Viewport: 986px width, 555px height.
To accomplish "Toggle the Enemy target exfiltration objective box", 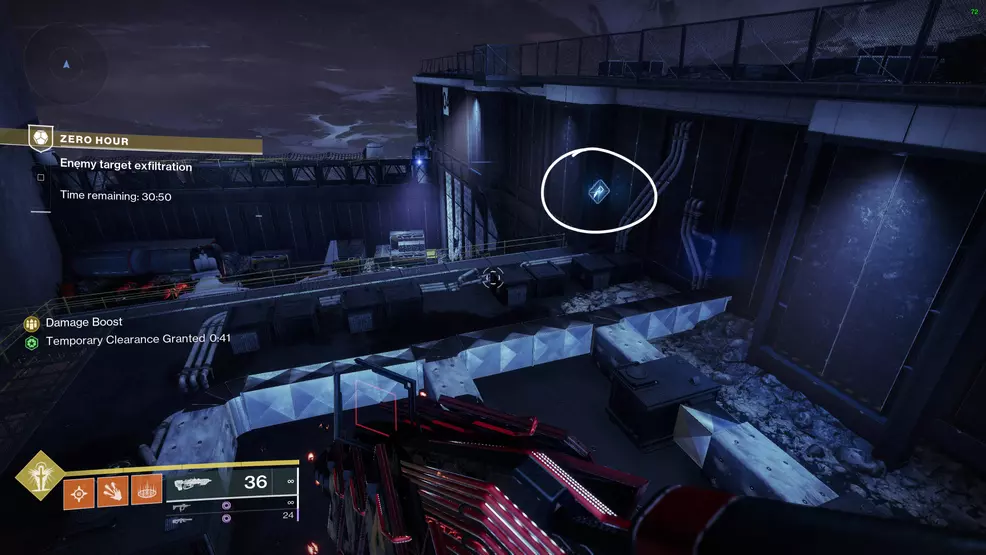I will pyautogui.click(x=40, y=178).
